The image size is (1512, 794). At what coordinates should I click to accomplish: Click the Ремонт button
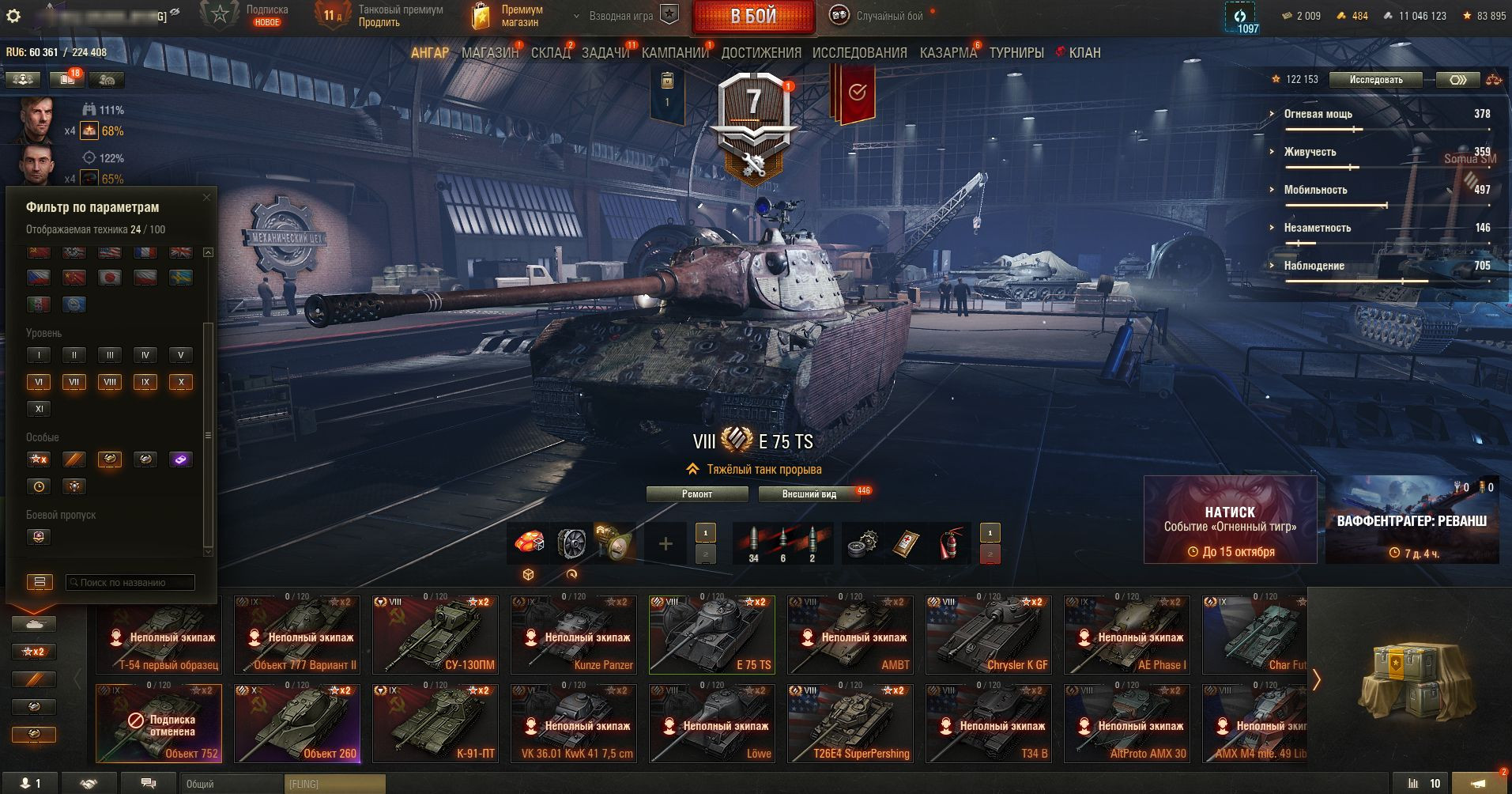tap(696, 494)
